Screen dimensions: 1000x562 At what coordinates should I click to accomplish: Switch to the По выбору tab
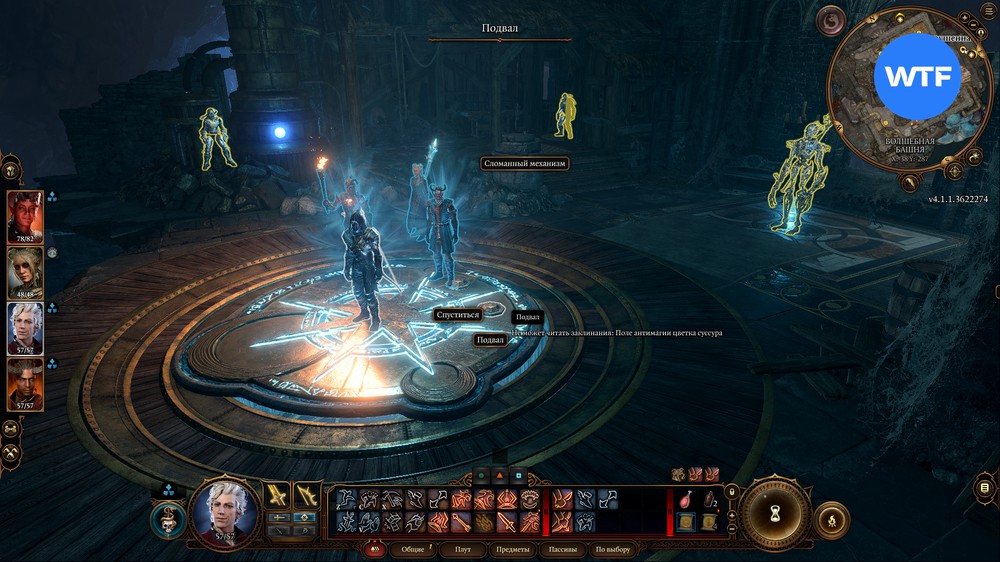[613, 549]
